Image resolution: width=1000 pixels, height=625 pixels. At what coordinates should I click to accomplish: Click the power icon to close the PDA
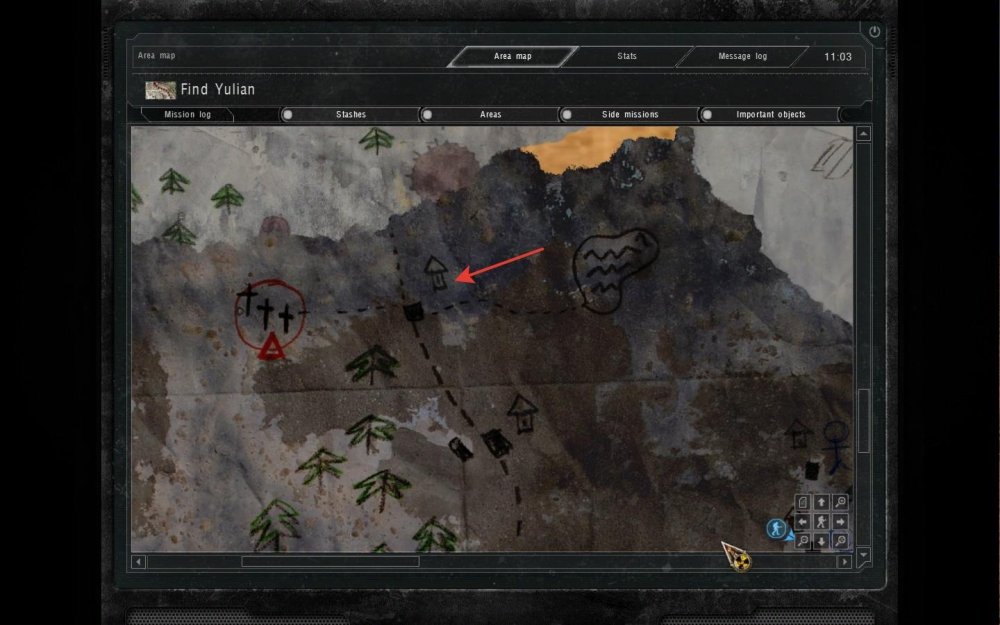[x=875, y=32]
